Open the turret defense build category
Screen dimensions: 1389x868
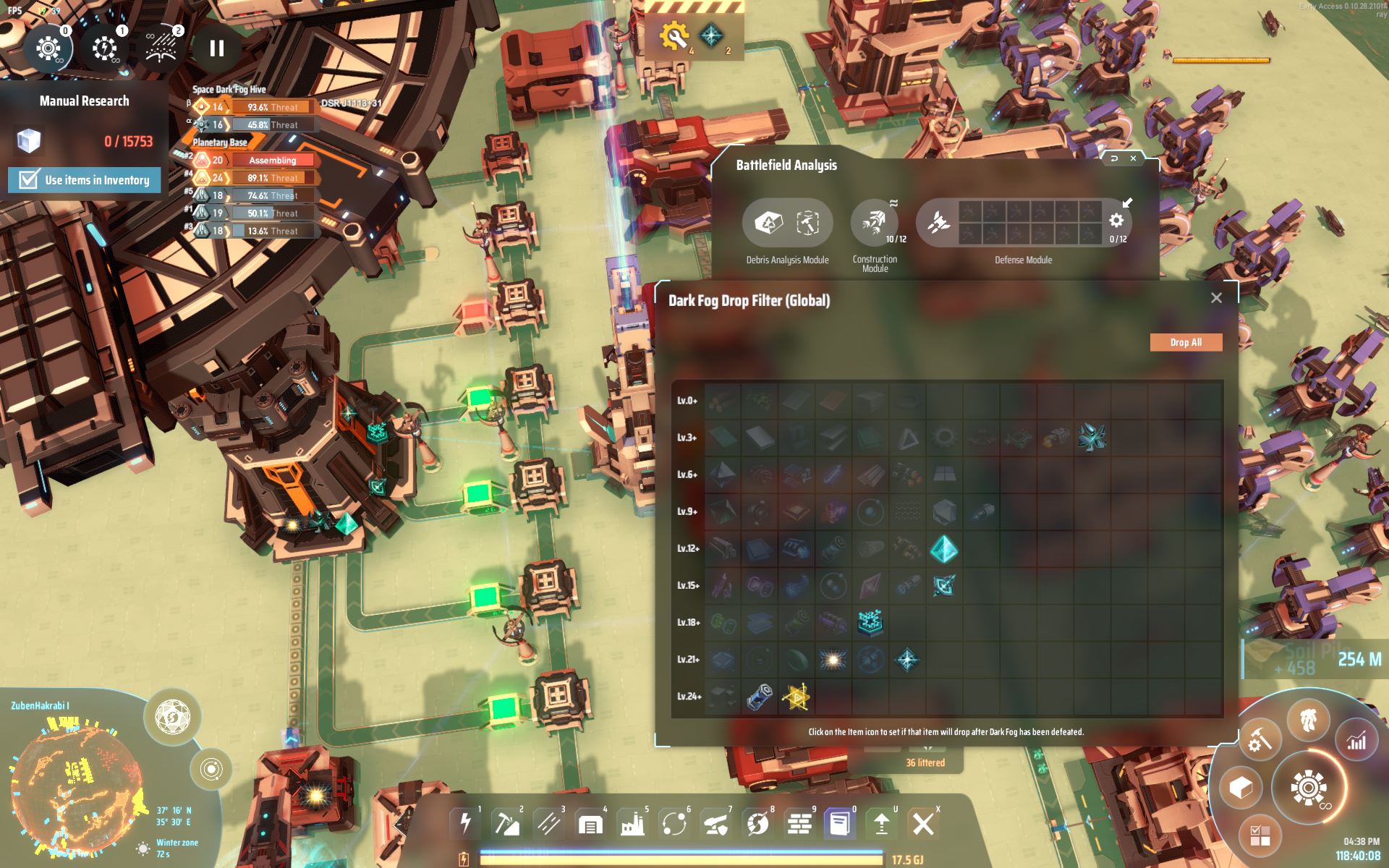coord(715,823)
